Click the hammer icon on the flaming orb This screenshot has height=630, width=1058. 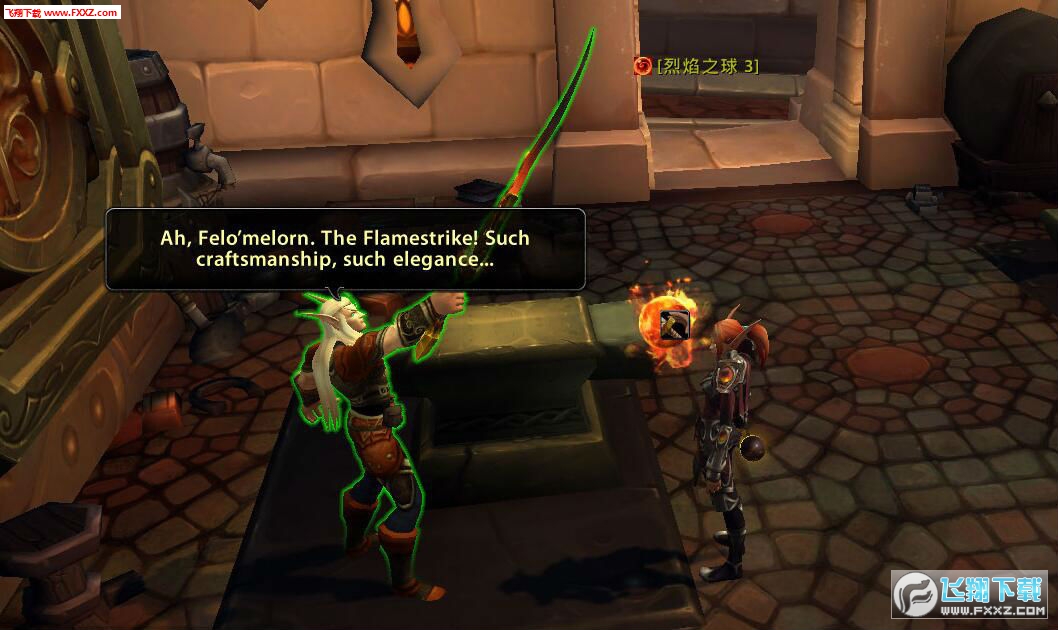pyautogui.click(x=674, y=323)
